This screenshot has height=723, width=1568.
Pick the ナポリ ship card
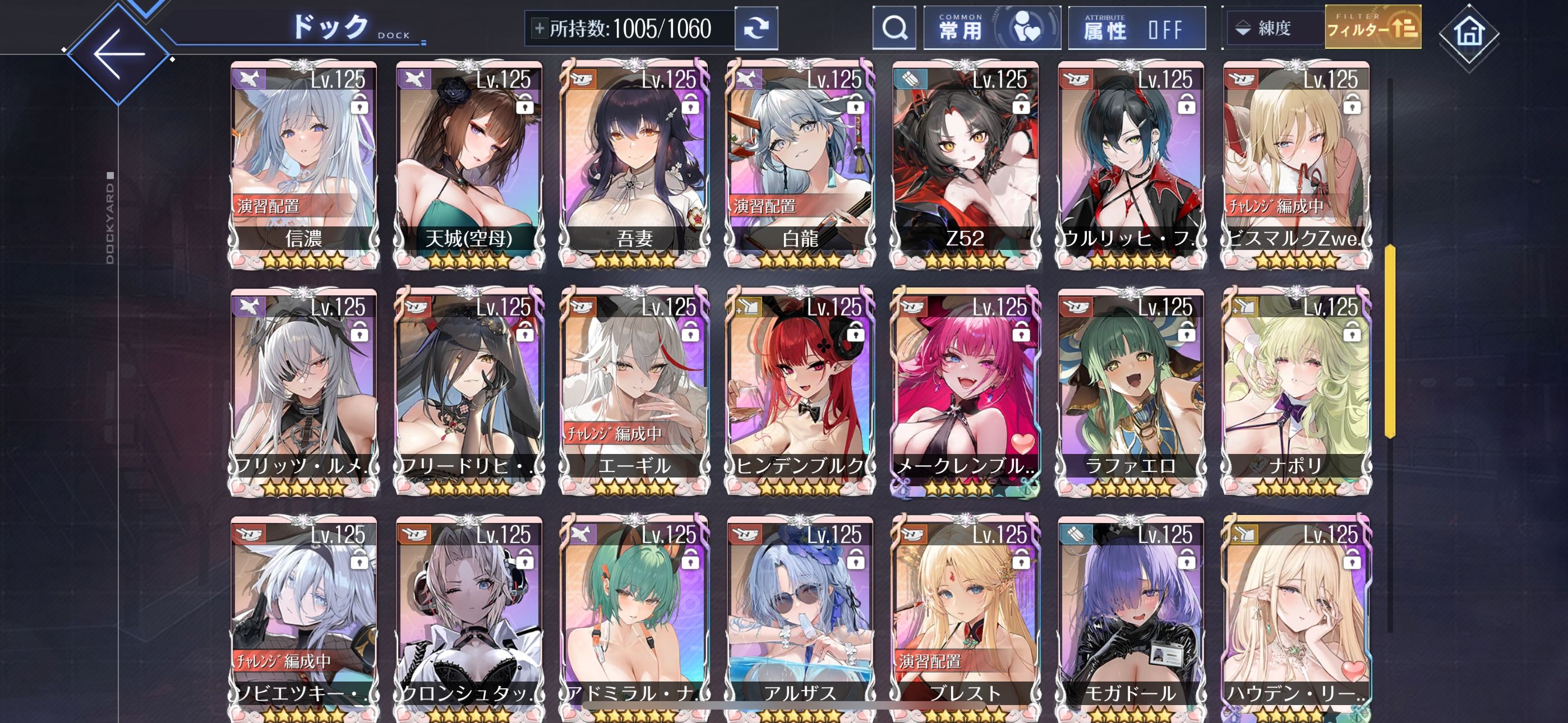(x=1297, y=391)
